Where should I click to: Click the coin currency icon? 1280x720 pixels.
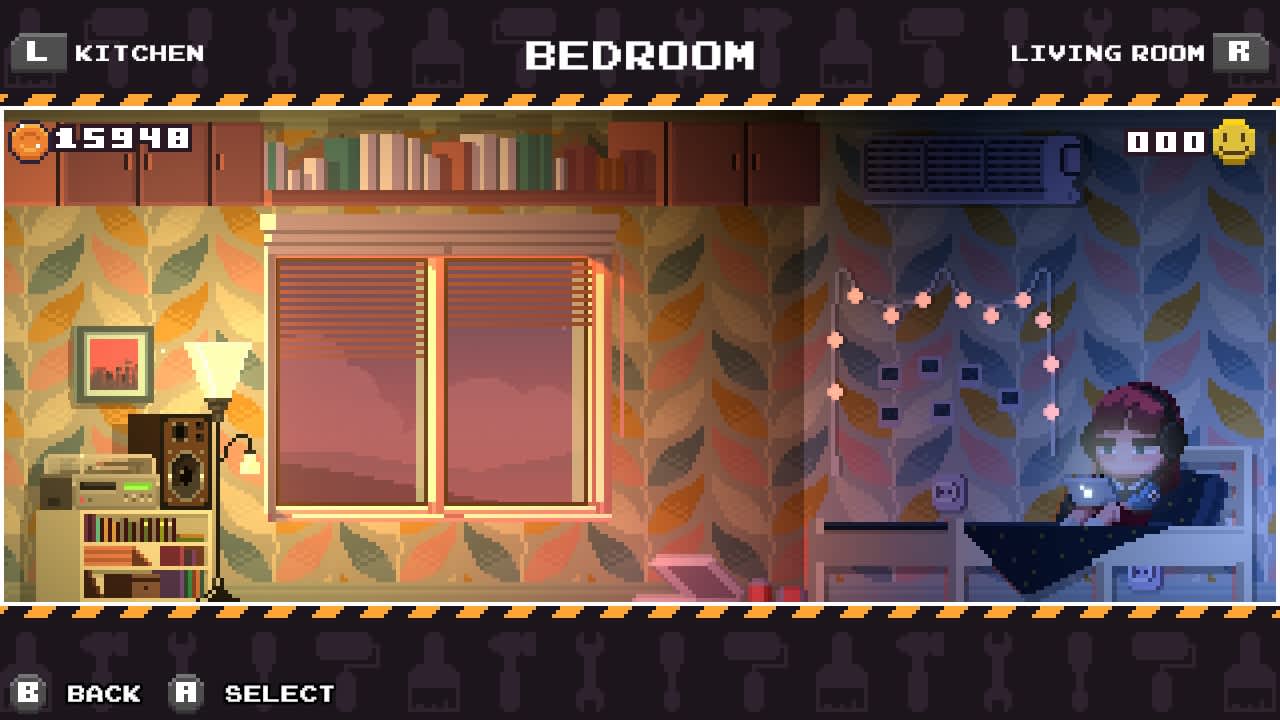28,140
